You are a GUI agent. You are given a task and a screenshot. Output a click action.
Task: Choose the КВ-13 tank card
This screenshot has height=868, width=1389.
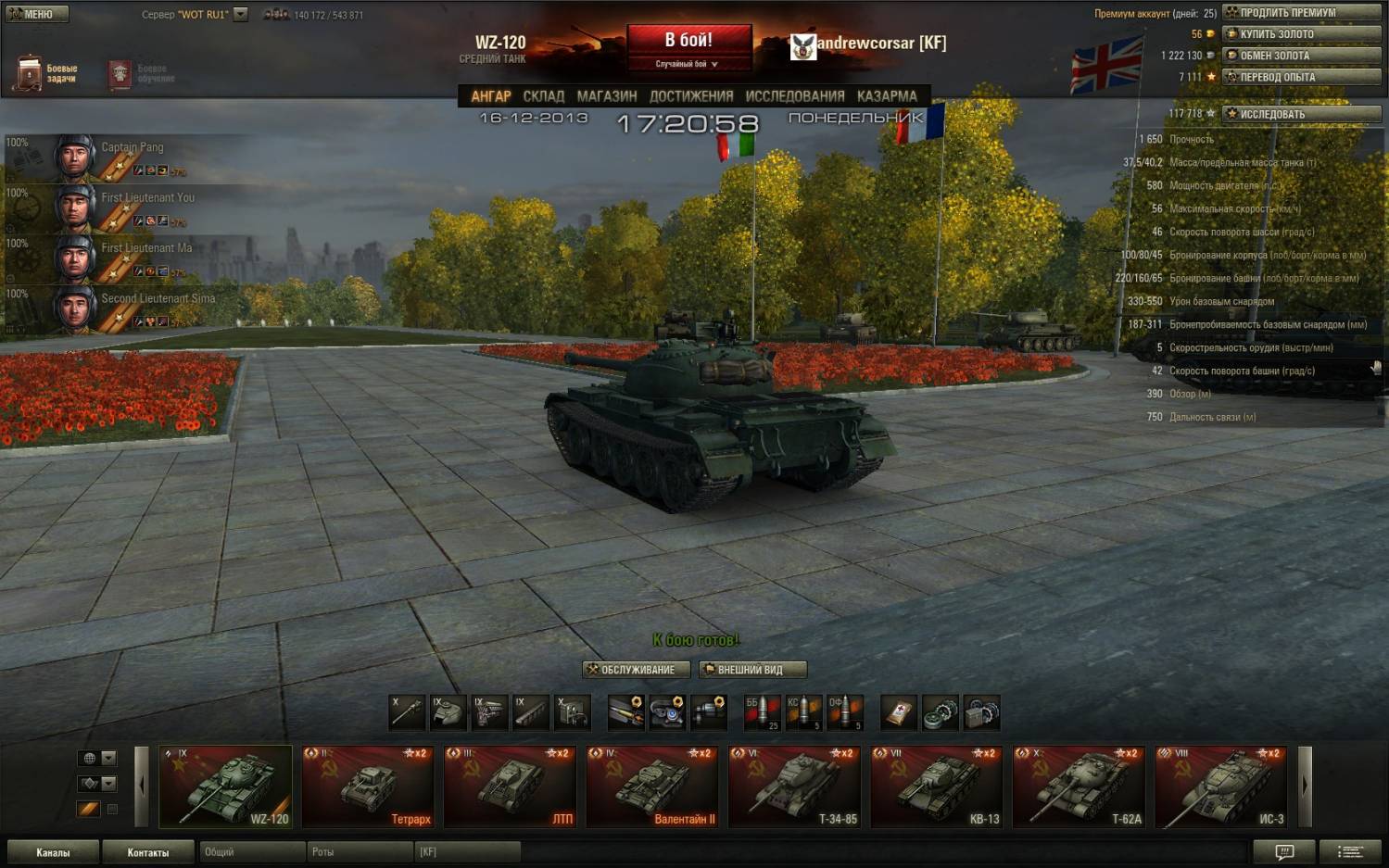(938, 786)
